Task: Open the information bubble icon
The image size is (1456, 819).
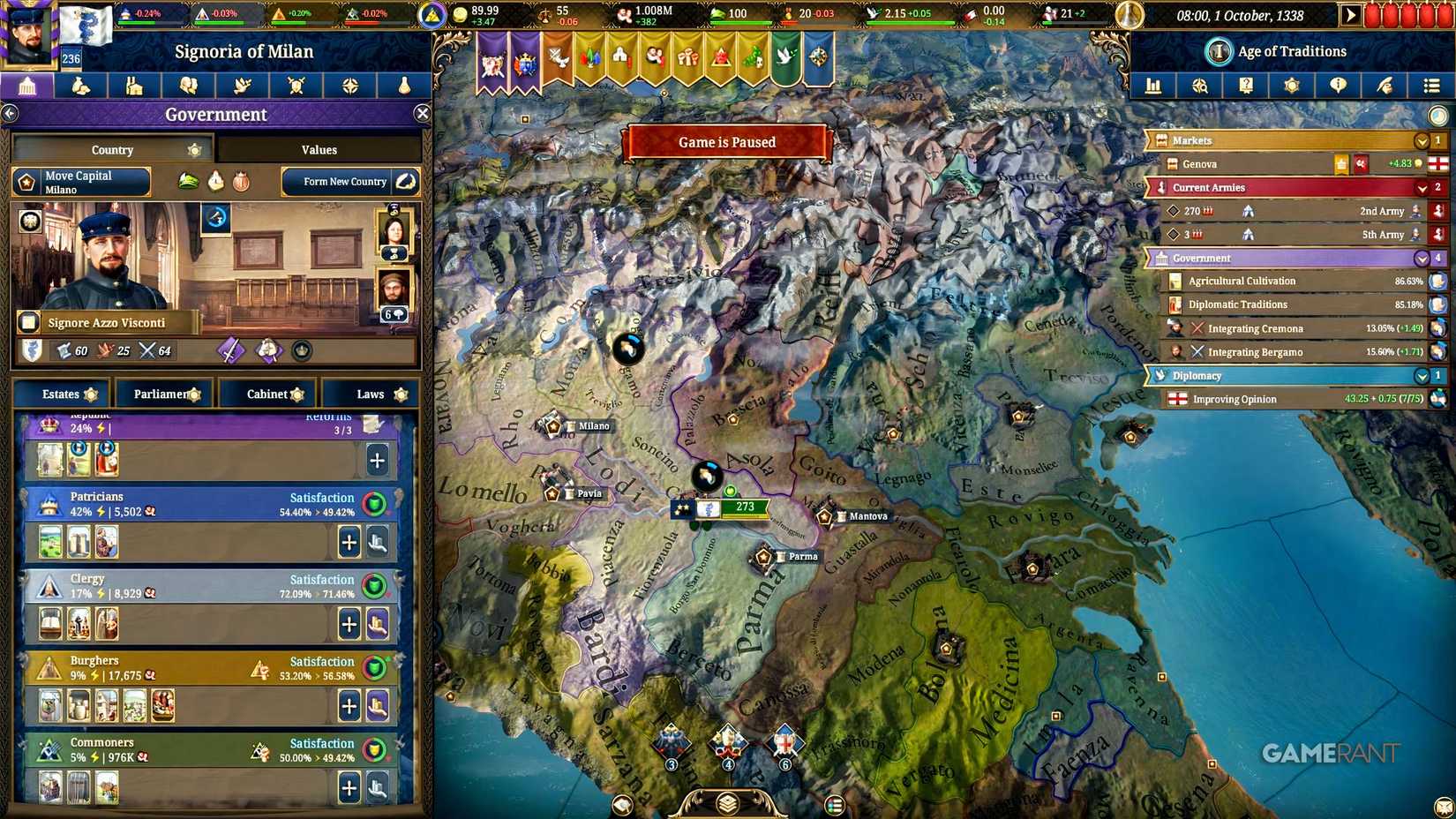Action: pos(1340,86)
